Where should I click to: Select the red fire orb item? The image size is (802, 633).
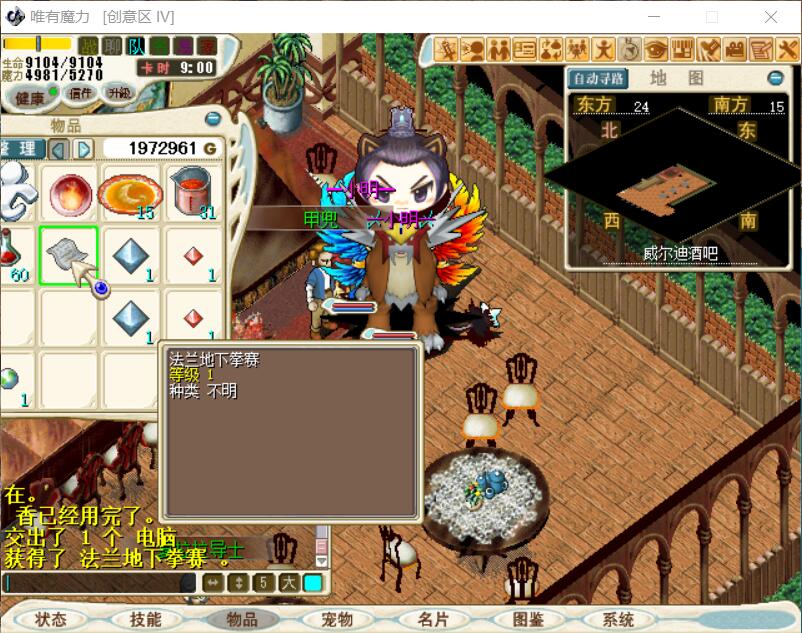coord(69,190)
